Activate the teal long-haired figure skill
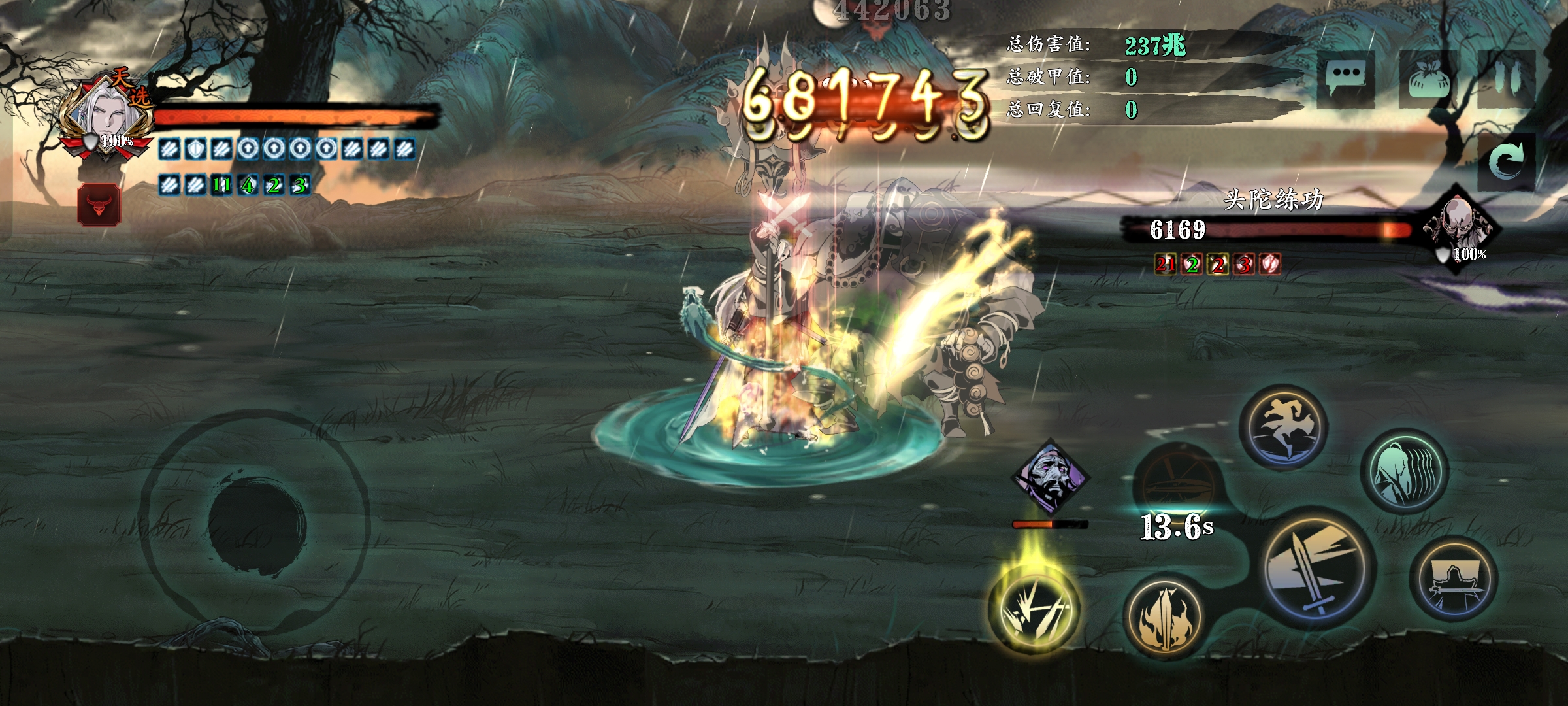 tap(1404, 472)
